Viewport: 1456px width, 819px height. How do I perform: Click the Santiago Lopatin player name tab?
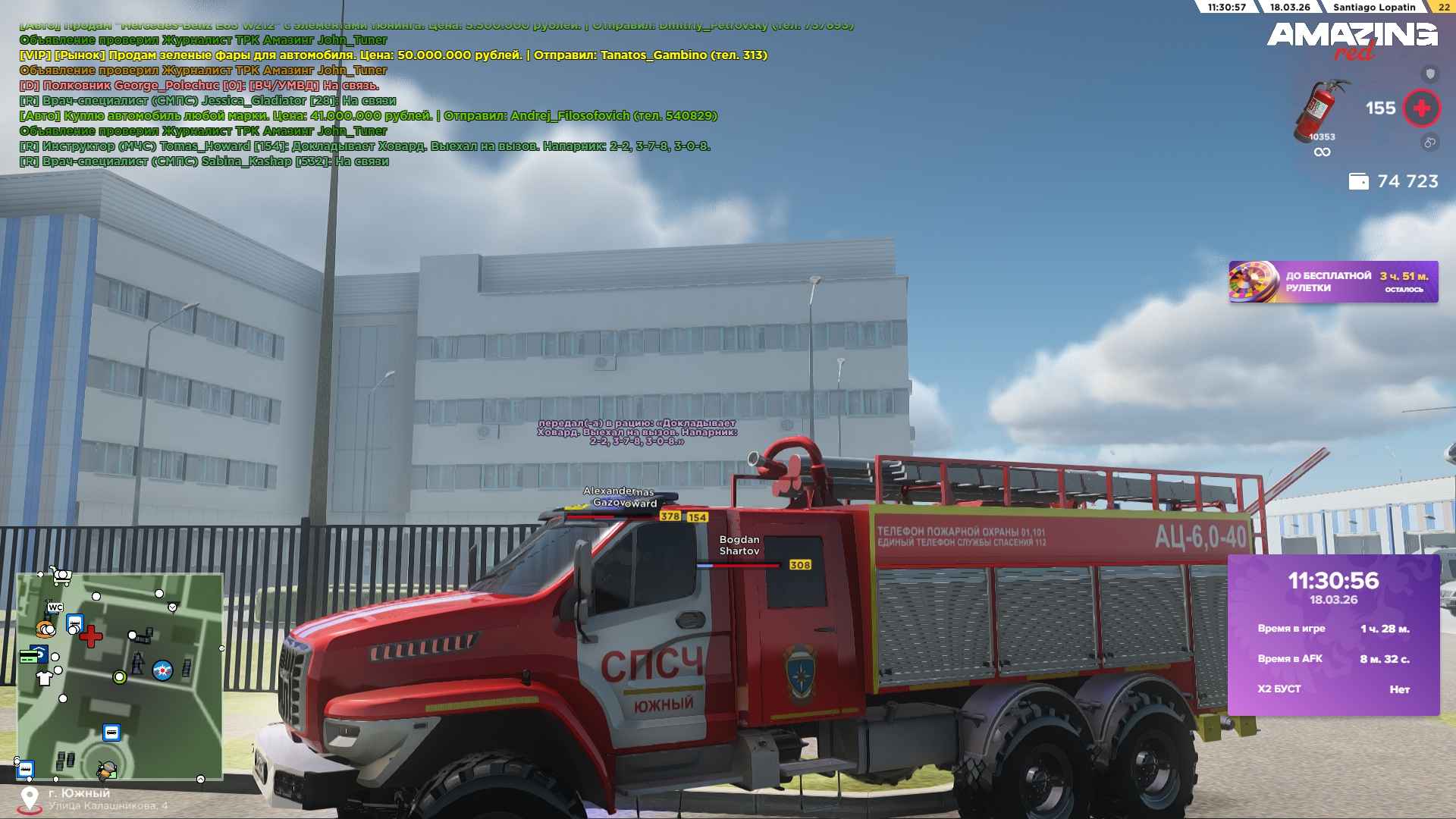click(1374, 7)
